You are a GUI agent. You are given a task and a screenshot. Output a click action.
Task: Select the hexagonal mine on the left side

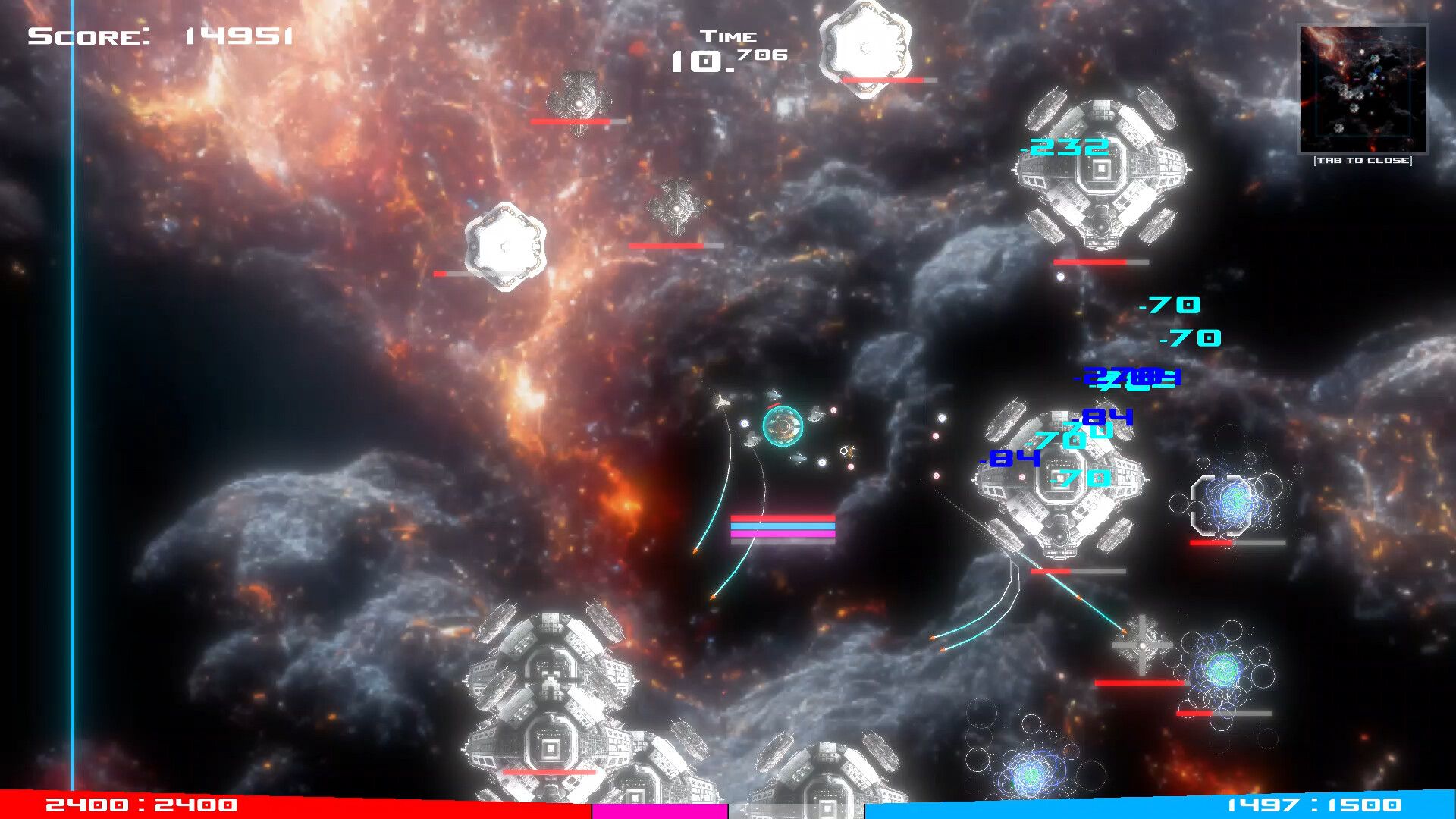[504, 246]
